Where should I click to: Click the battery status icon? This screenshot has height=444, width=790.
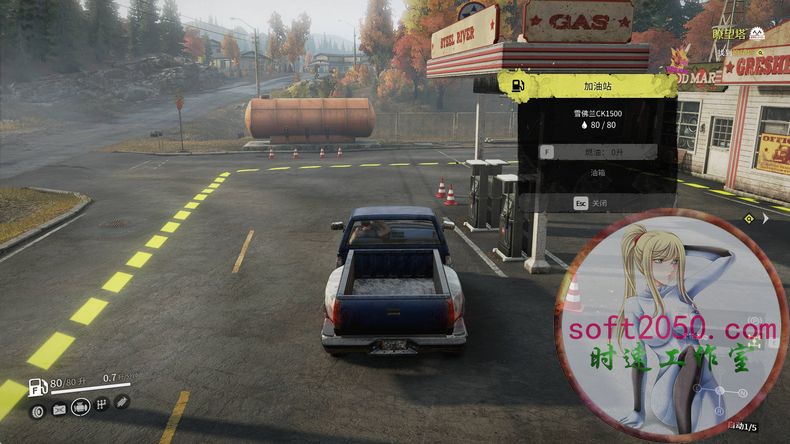59,409
